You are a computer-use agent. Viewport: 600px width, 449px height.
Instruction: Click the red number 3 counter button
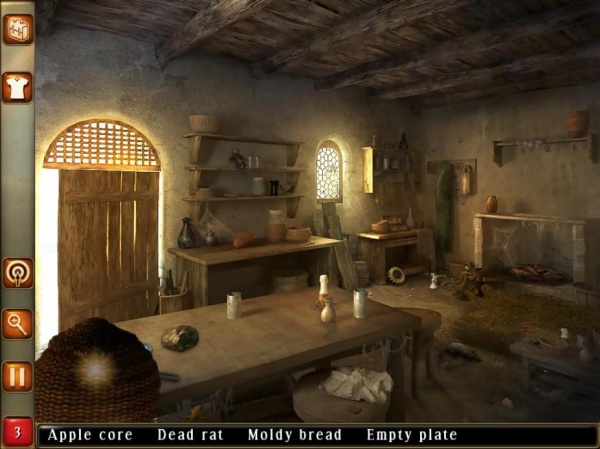pyautogui.click(x=17, y=433)
